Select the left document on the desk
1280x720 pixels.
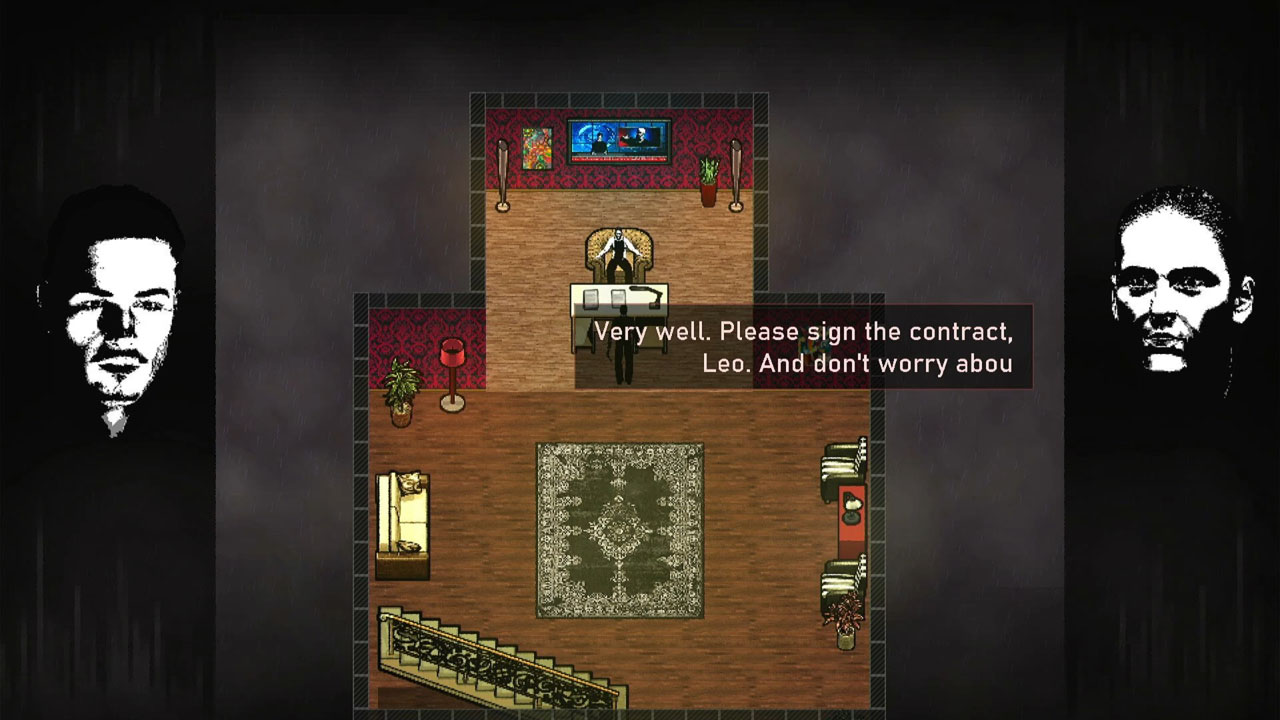point(590,297)
